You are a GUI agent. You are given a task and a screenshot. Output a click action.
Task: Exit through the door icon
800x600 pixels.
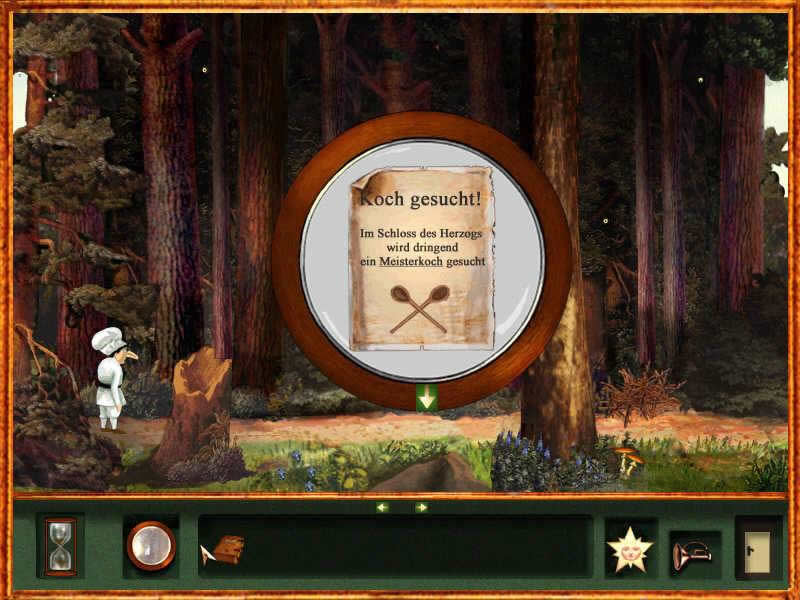point(758,548)
